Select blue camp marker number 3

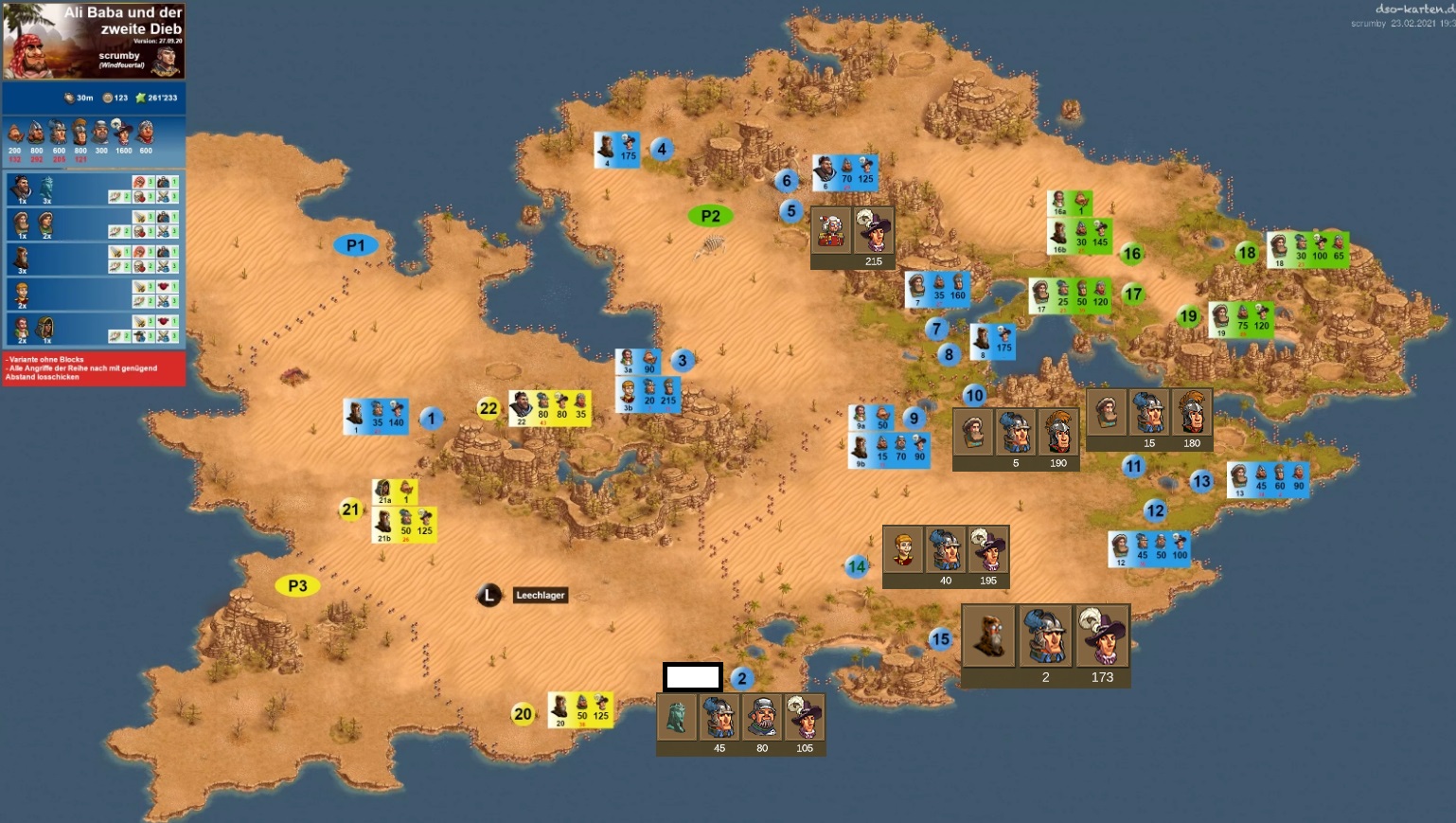682,361
